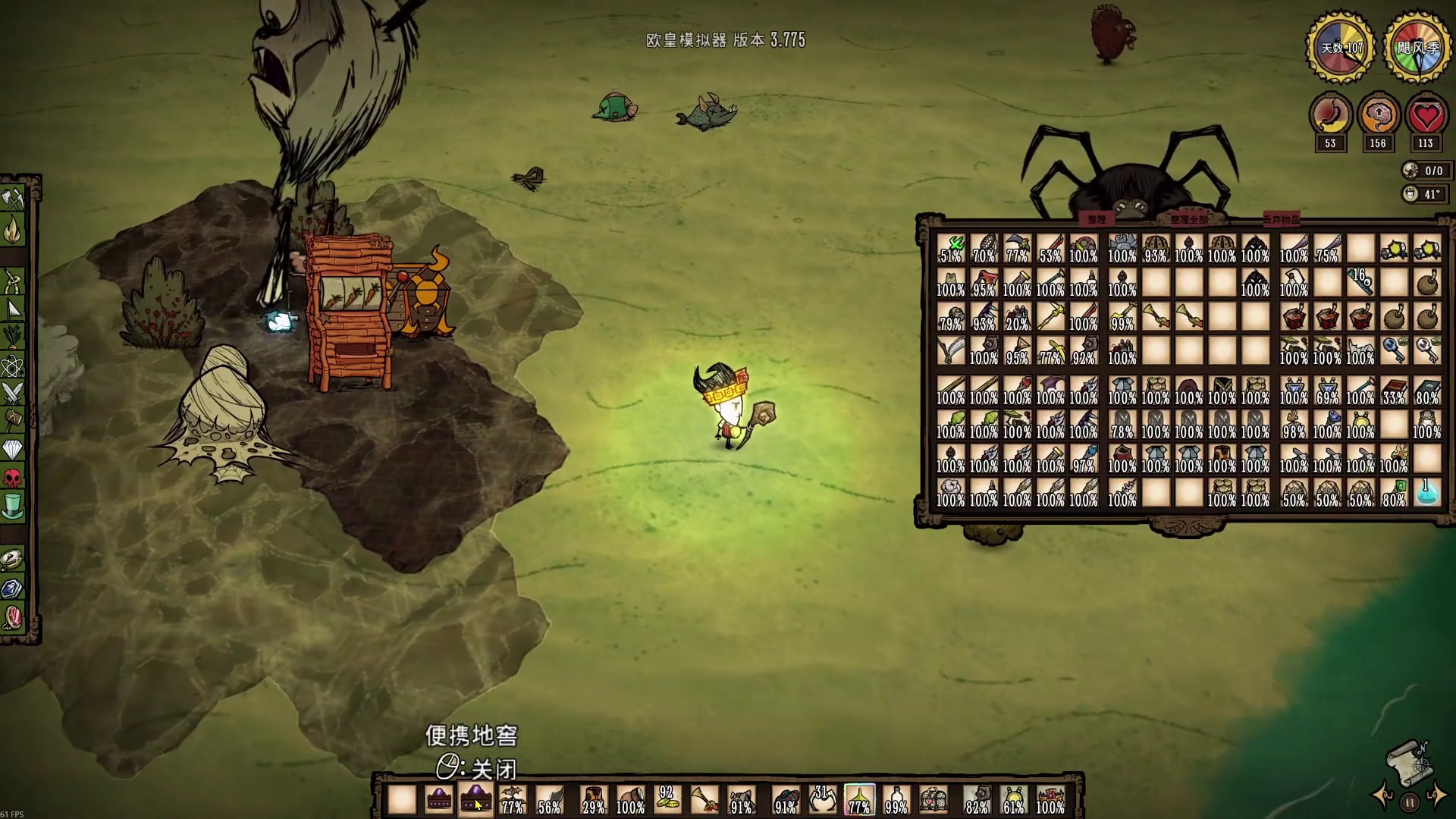
Task: Click the 整理全部 (sort all) button
Action: (x=1188, y=219)
